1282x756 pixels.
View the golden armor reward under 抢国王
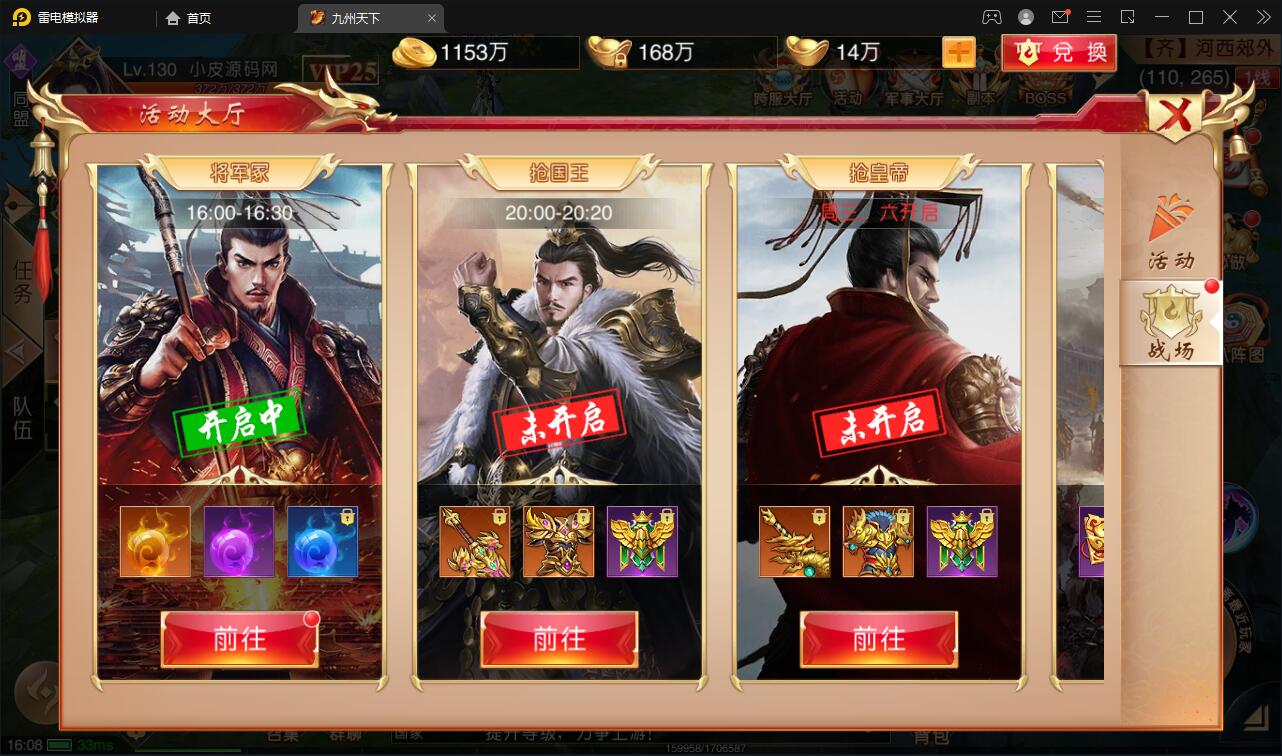559,542
